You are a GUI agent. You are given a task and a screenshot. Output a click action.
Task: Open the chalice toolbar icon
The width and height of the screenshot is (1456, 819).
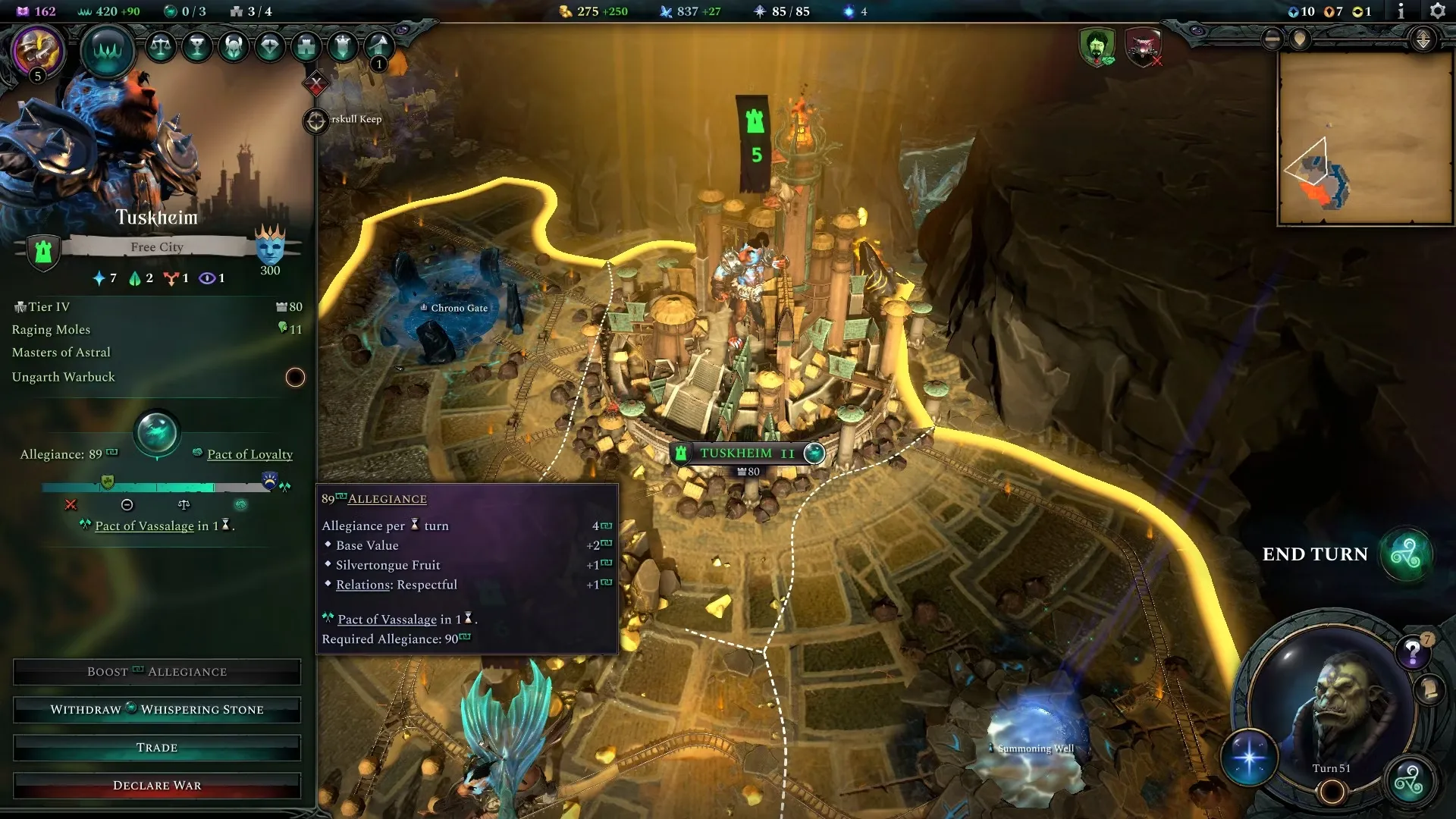[197, 47]
